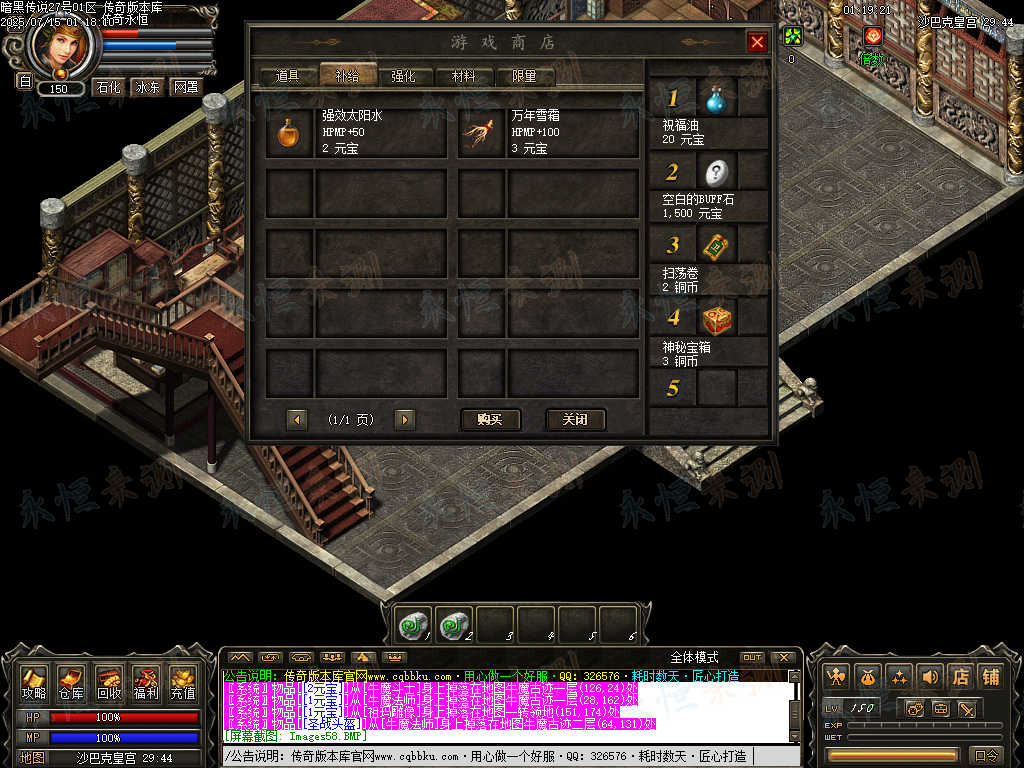The height and width of the screenshot is (768, 1024).
Task: Open the 攻略 guide
Action: tap(34, 682)
